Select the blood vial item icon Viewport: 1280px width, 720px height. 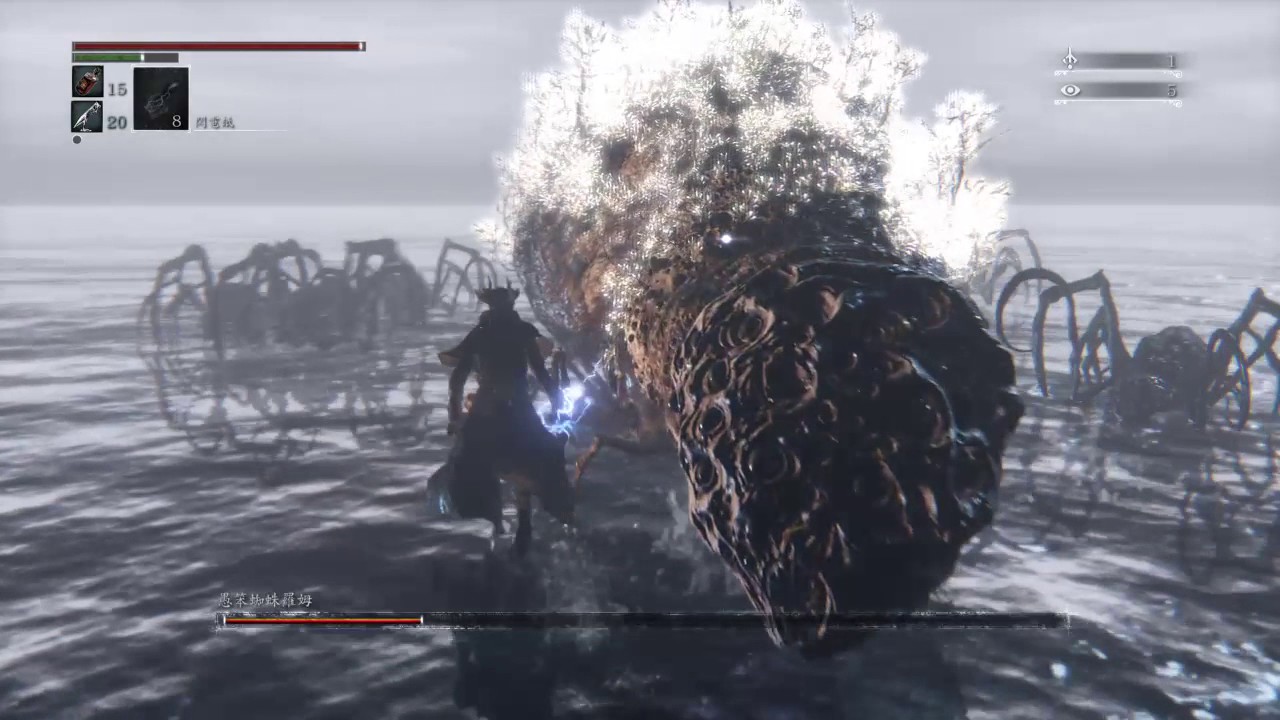tap(87, 82)
